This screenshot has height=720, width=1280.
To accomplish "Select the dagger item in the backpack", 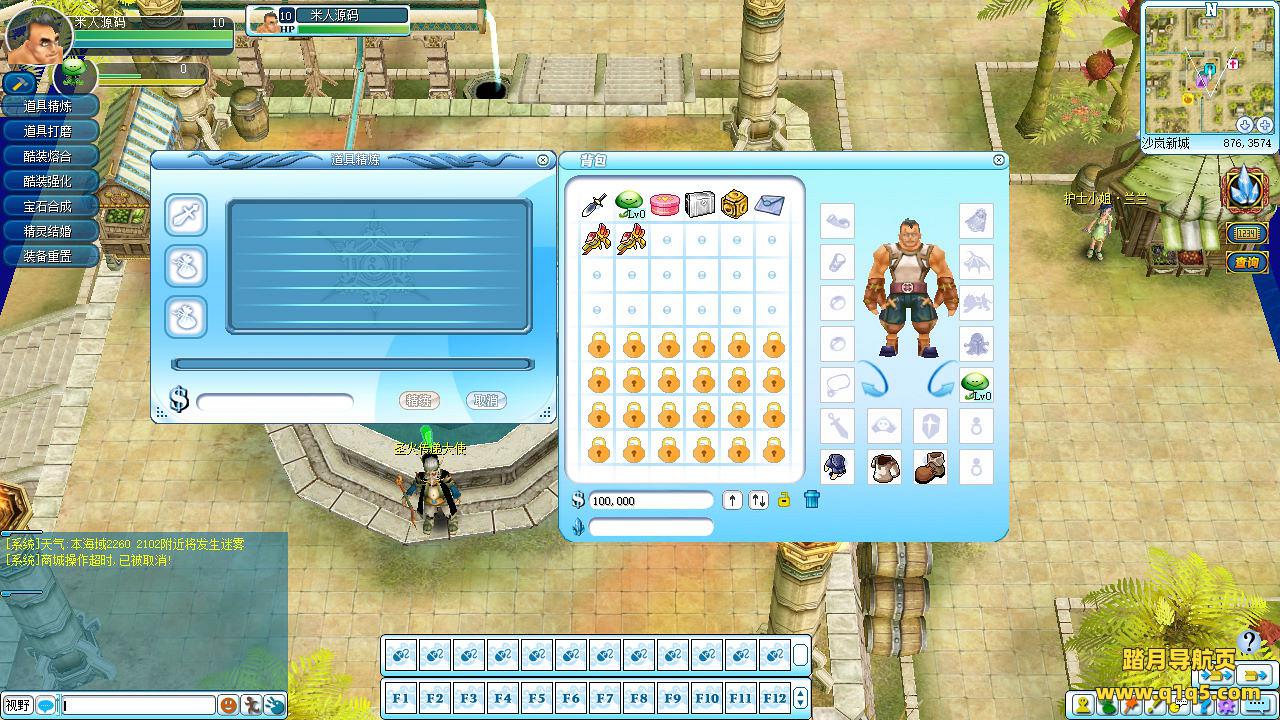I will click(595, 205).
